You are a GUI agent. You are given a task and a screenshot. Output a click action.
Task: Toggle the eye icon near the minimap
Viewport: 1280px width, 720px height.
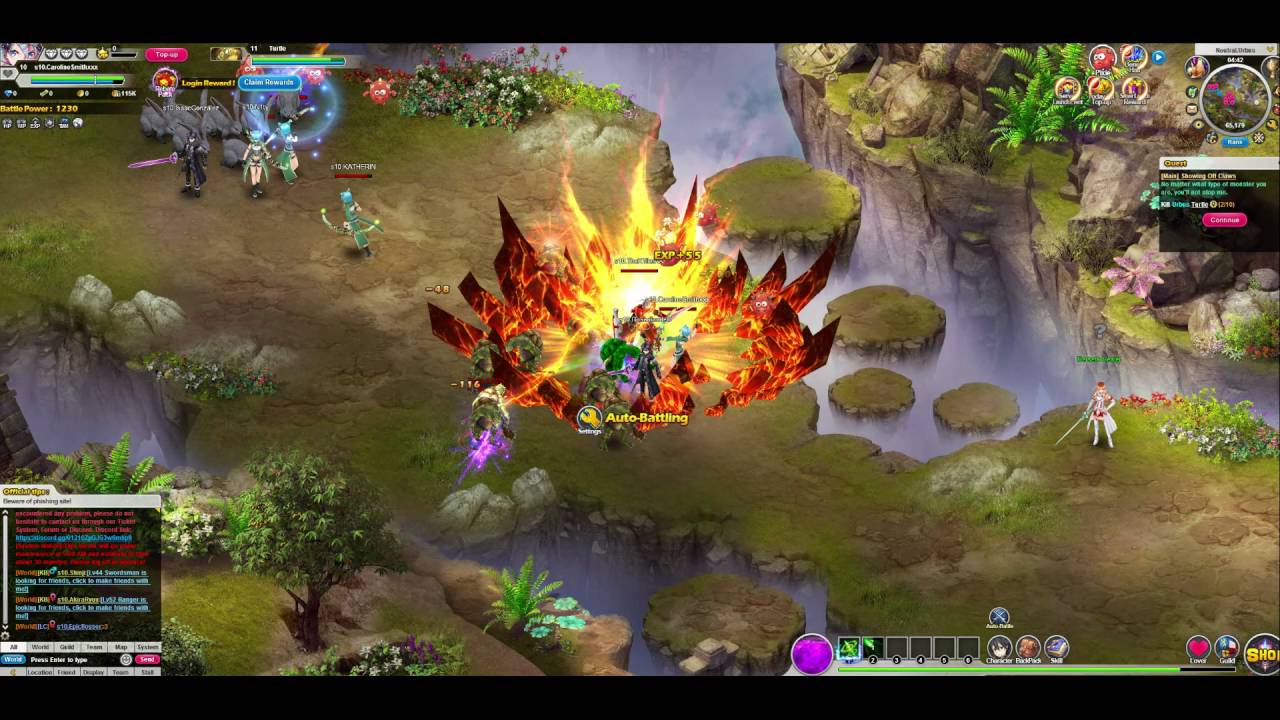[x=1198, y=124]
